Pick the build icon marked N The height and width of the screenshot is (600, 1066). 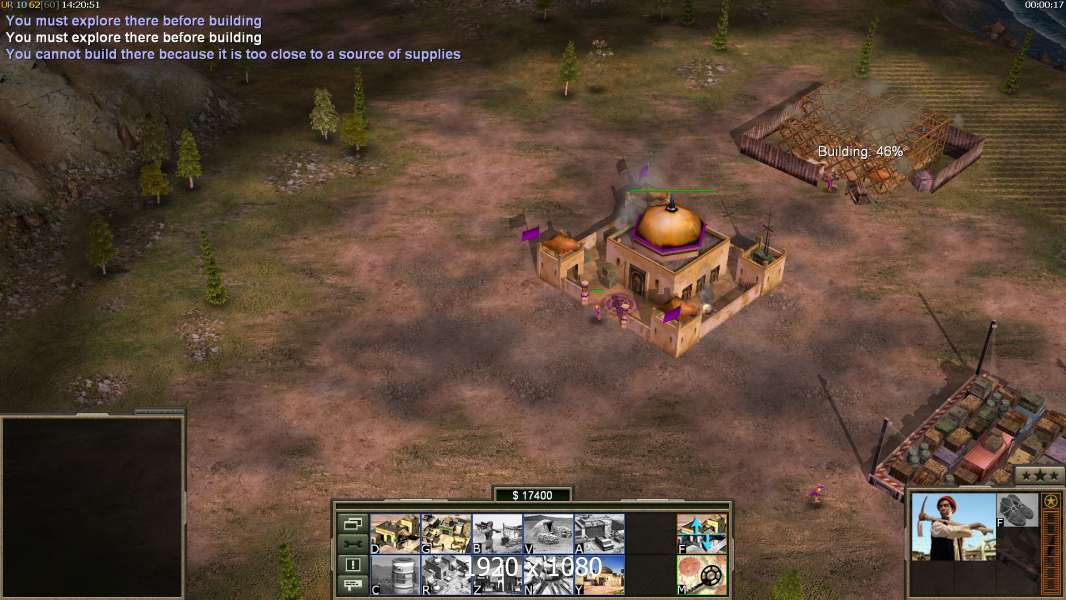pyautogui.click(x=548, y=574)
